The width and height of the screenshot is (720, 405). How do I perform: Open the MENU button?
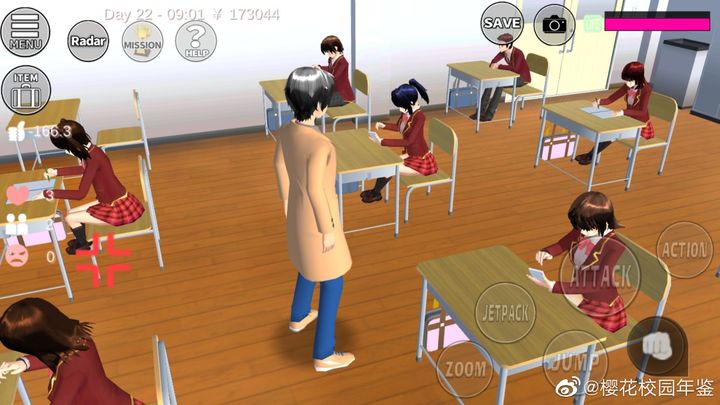(x=26, y=32)
